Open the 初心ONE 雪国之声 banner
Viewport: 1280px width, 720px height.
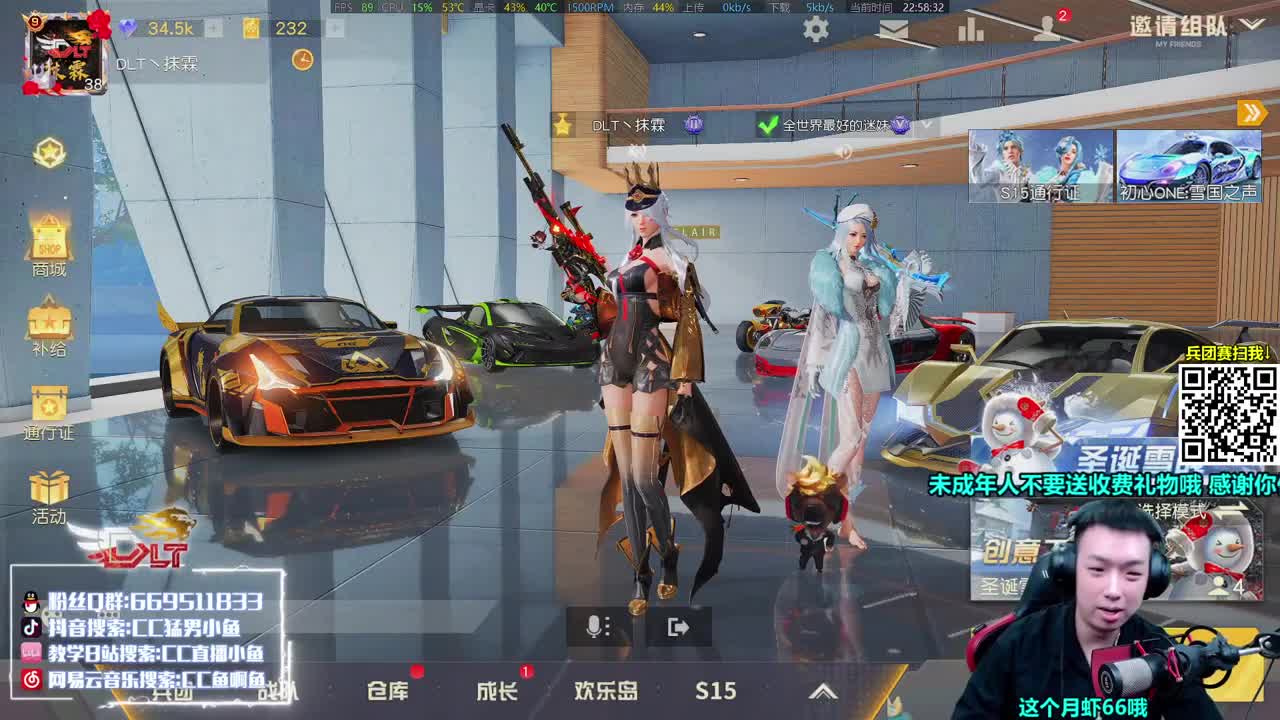pos(1192,165)
